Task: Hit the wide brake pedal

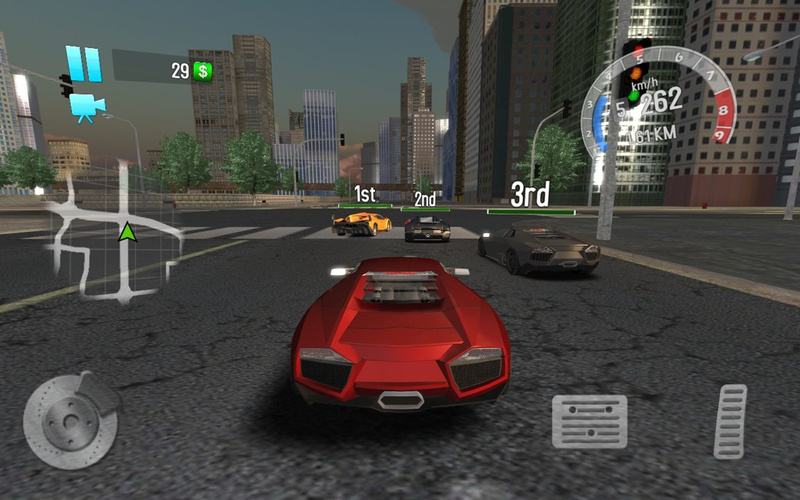Action: (589, 420)
